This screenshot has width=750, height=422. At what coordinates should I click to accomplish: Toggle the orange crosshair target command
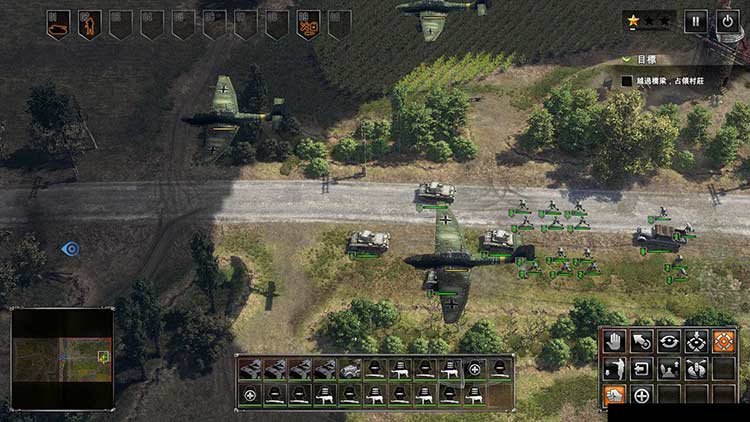point(723,342)
